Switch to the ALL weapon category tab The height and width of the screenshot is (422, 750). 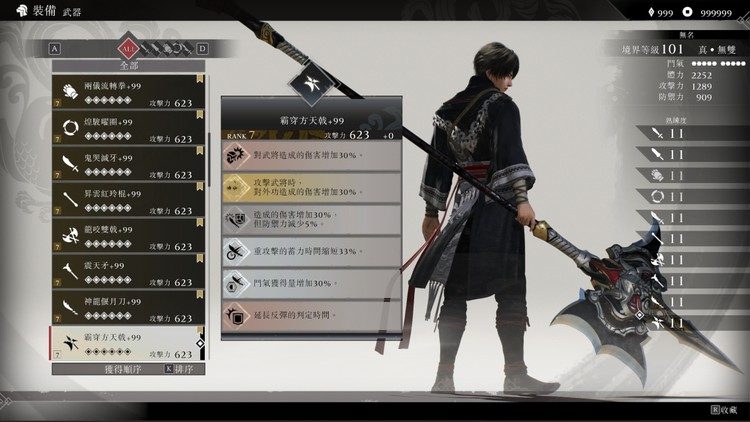[128, 48]
